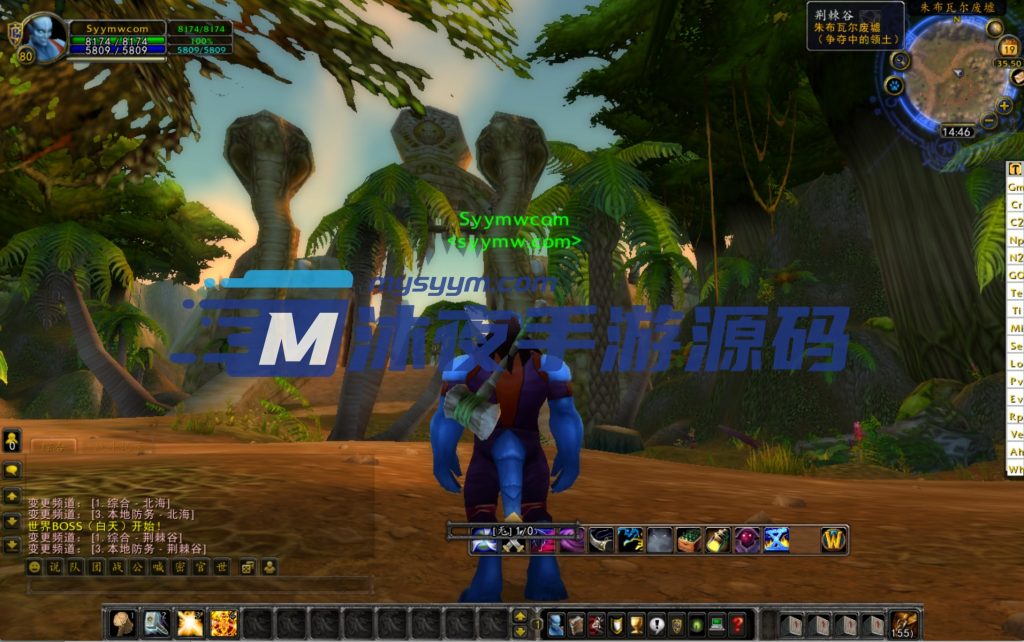Click the 14:46 game clock
The image size is (1024, 642).
click(956, 131)
